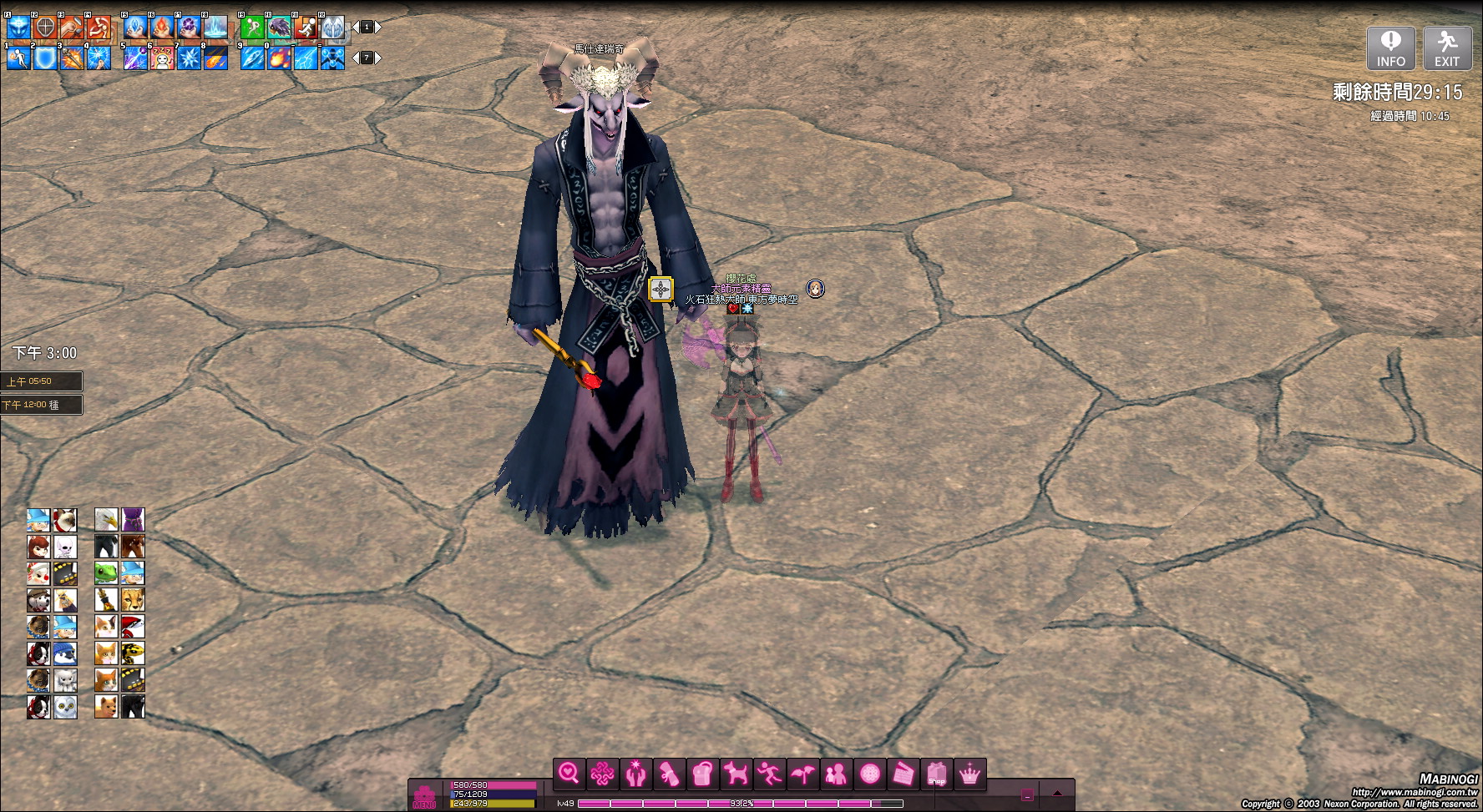Open the magnifier heart search icon

point(569,774)
